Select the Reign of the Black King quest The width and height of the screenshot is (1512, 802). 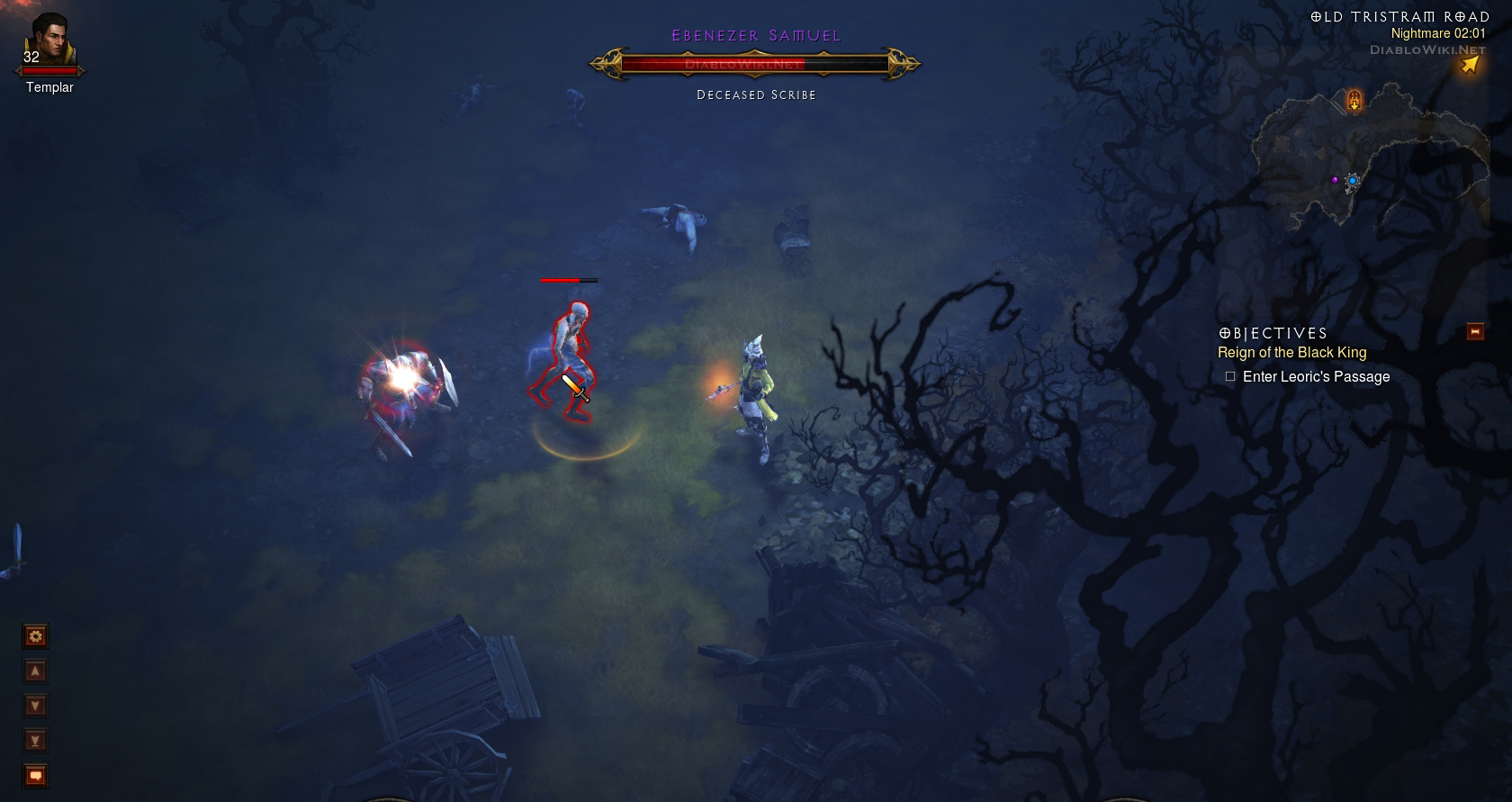click(x=1291, y=353)
